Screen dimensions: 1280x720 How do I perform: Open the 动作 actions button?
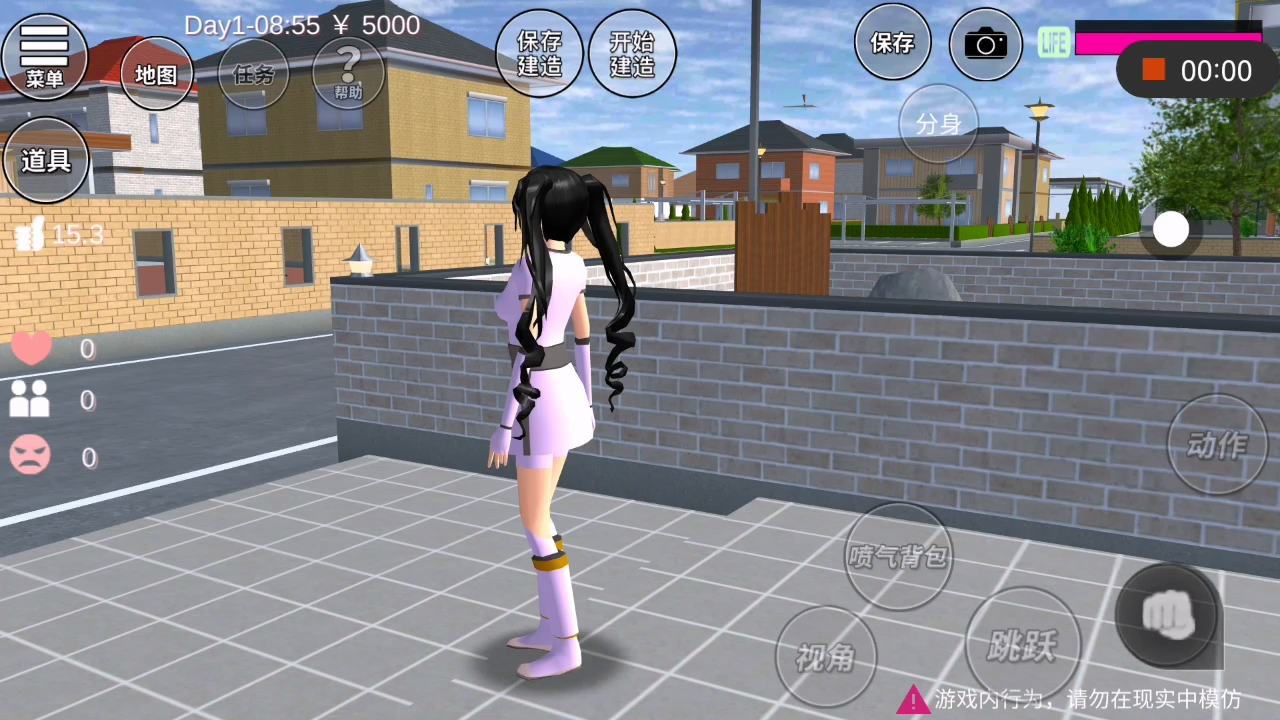tap(1217, 444)
